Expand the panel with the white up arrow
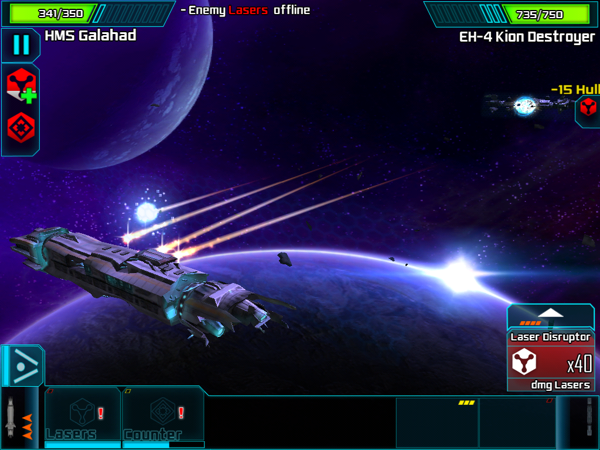The height and width of the screenshot is (450, 600). pos(551,315)
